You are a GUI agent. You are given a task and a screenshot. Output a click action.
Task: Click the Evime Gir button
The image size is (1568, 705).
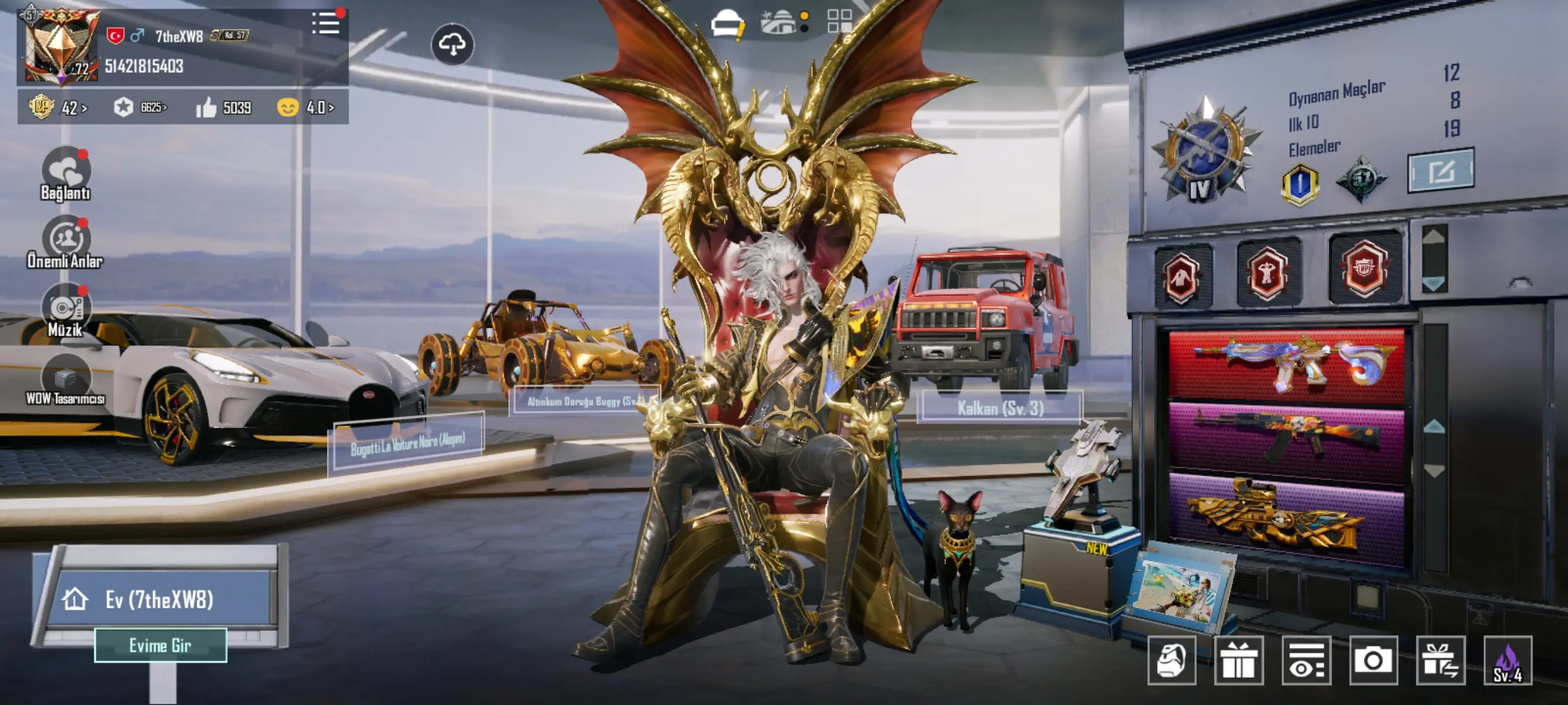tap(161, 645)
